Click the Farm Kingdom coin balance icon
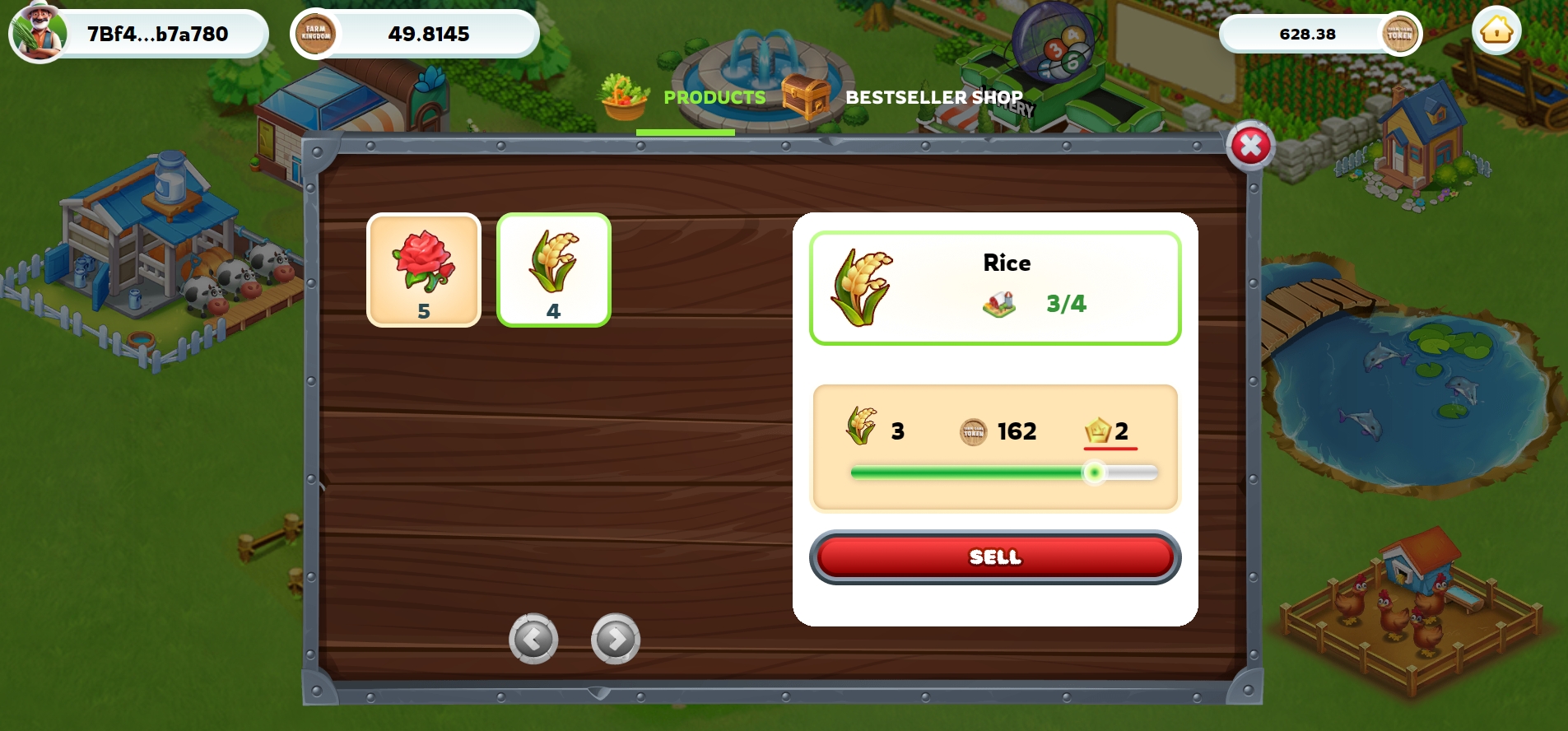This screenshot has height=731, width=1568. [316, 34]
